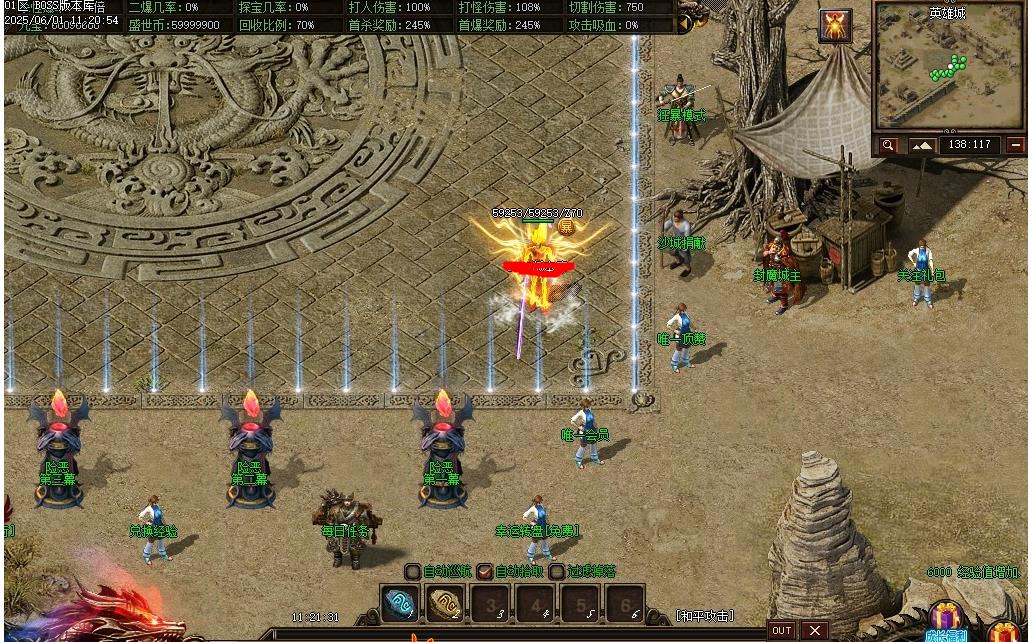The width and height of the screenshot is (1033, 642).
Task: Collapse the minimap with the minus button
Action: click(x=1016, y=145)
